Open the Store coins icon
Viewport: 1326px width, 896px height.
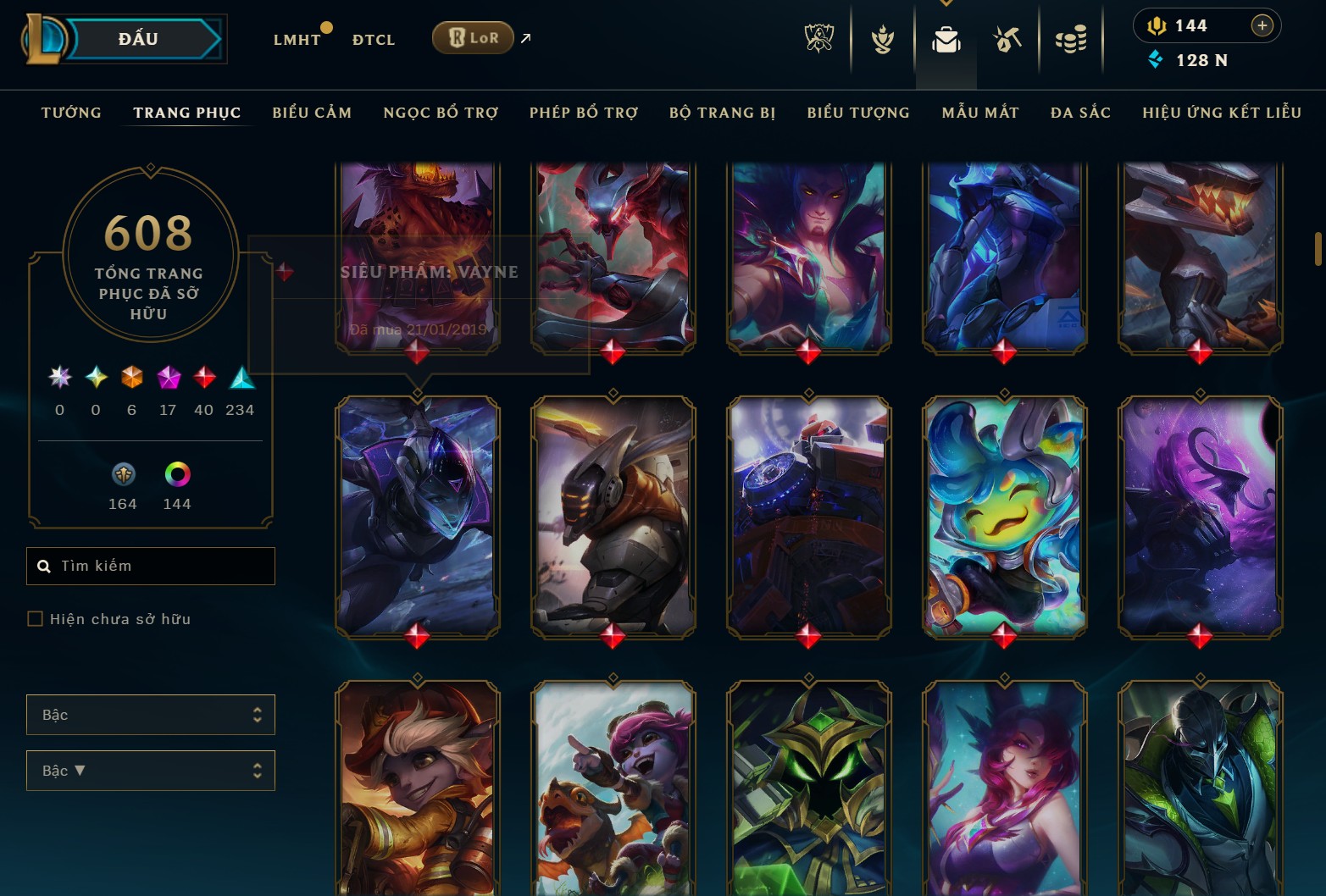[1070, 38]
